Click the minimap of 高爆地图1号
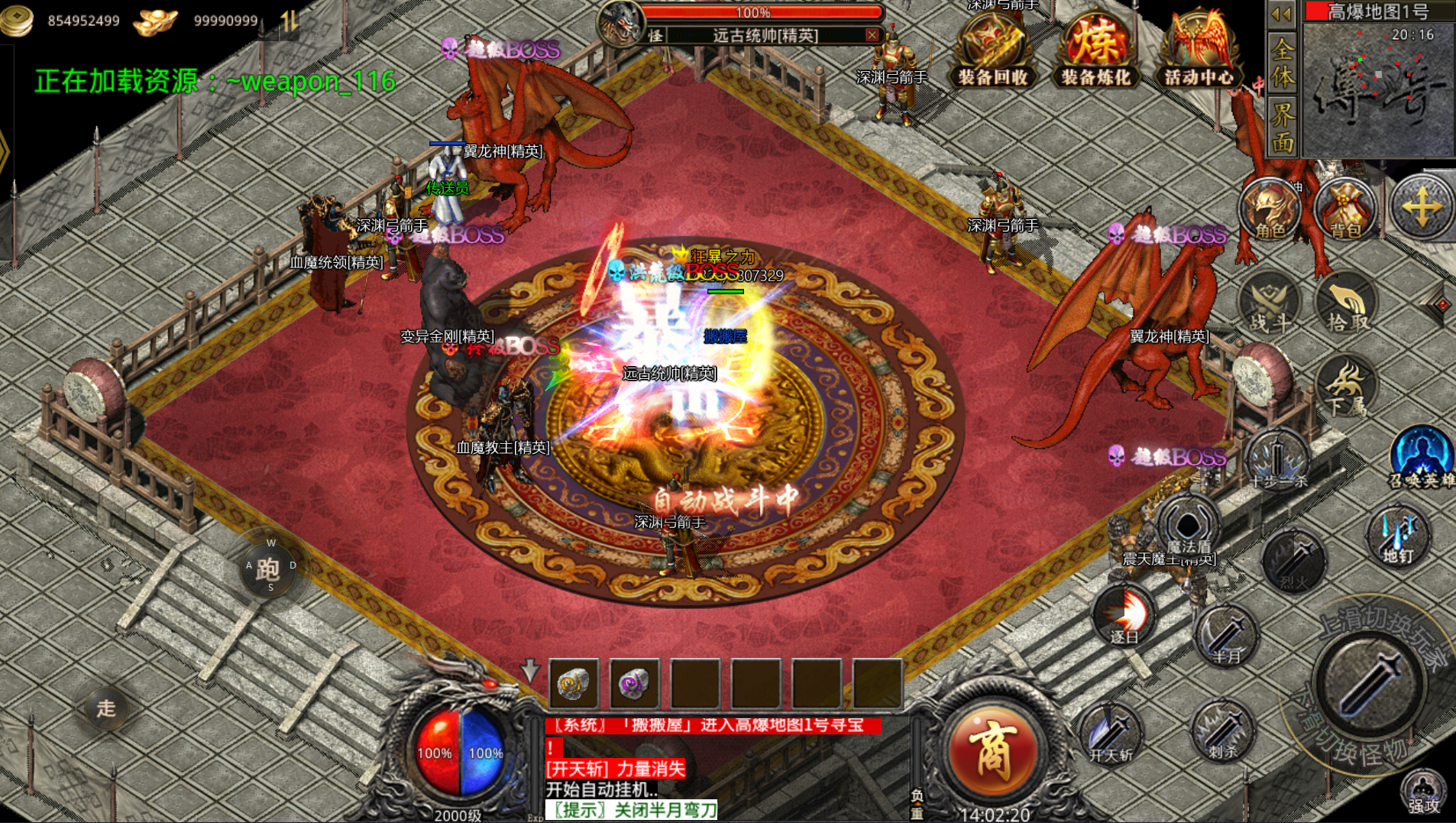The width and height of the screenshot is (1456, 823). (1378, 88)
